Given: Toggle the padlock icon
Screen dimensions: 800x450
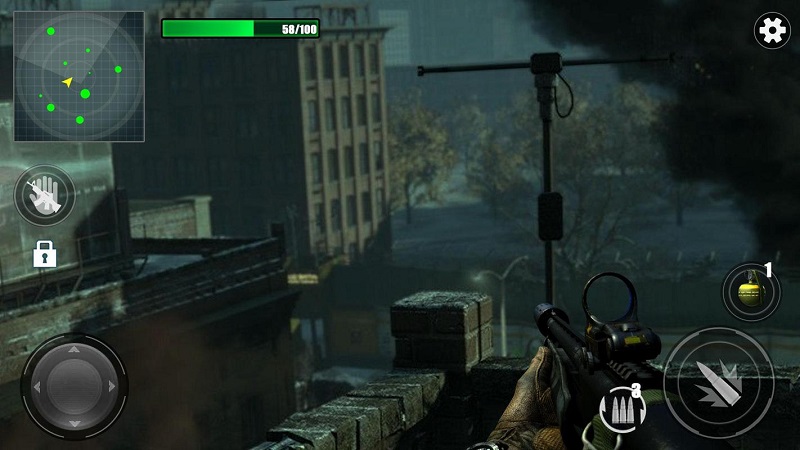Looking at the screenshot, I should click(44, 254).
